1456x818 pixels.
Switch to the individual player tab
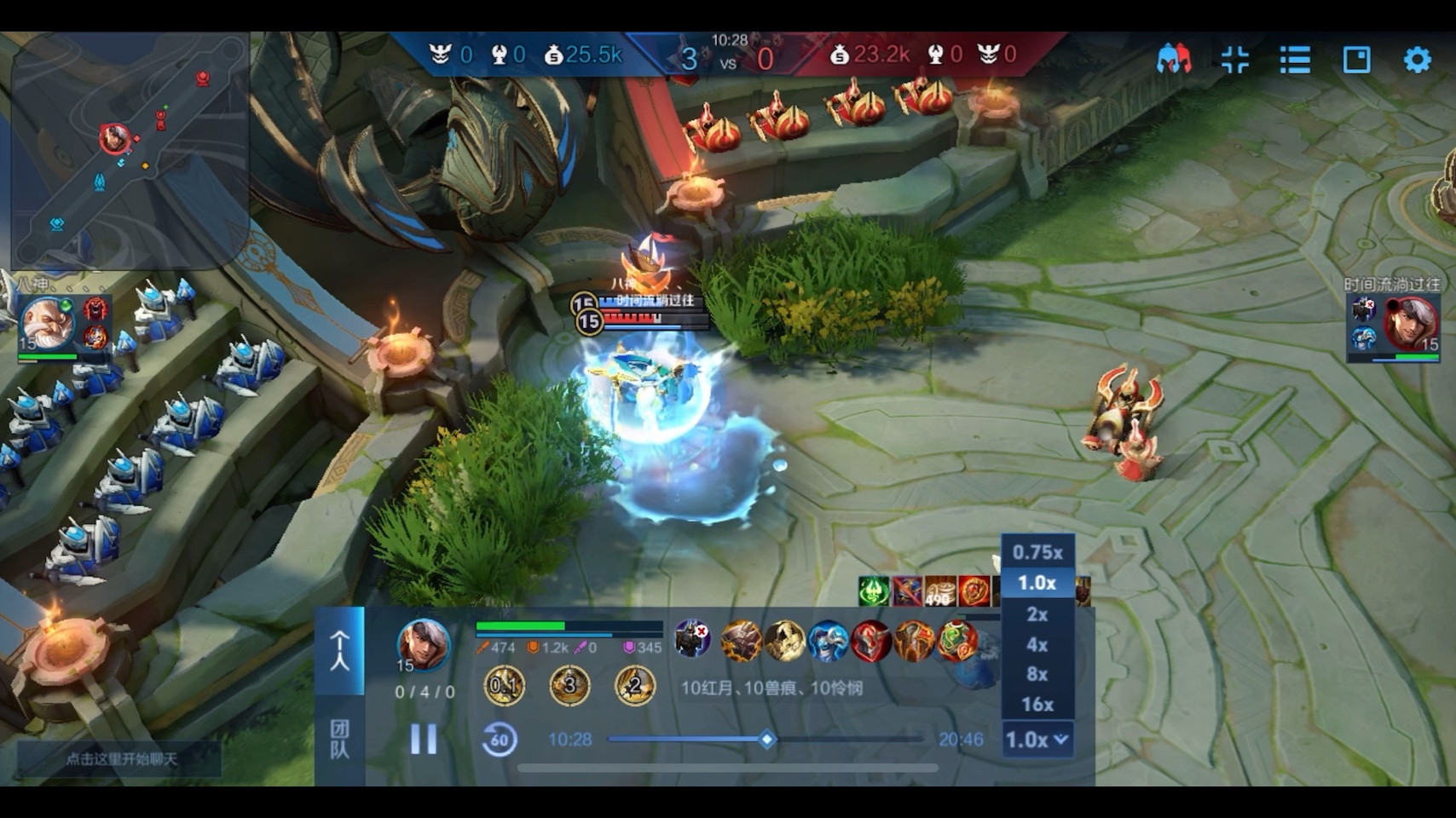click(339, 650)
